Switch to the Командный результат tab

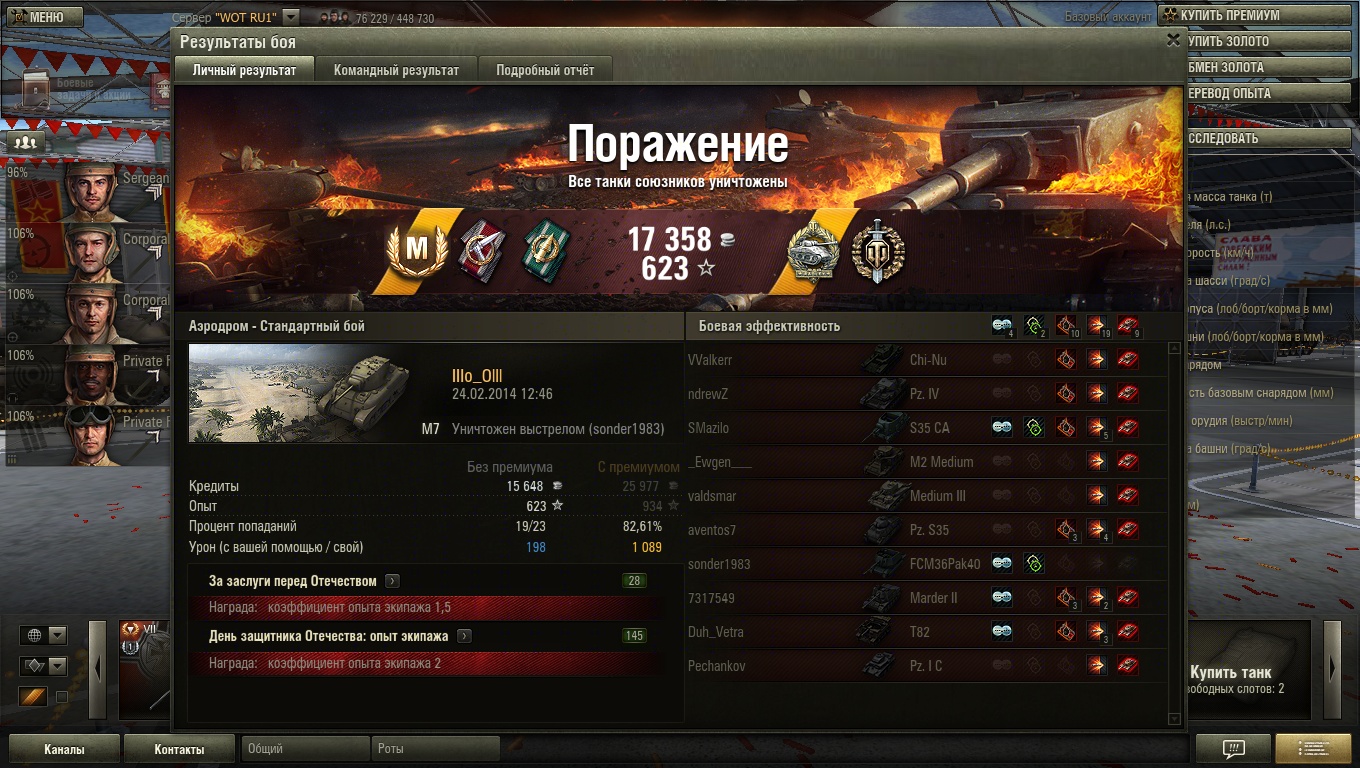396,70
